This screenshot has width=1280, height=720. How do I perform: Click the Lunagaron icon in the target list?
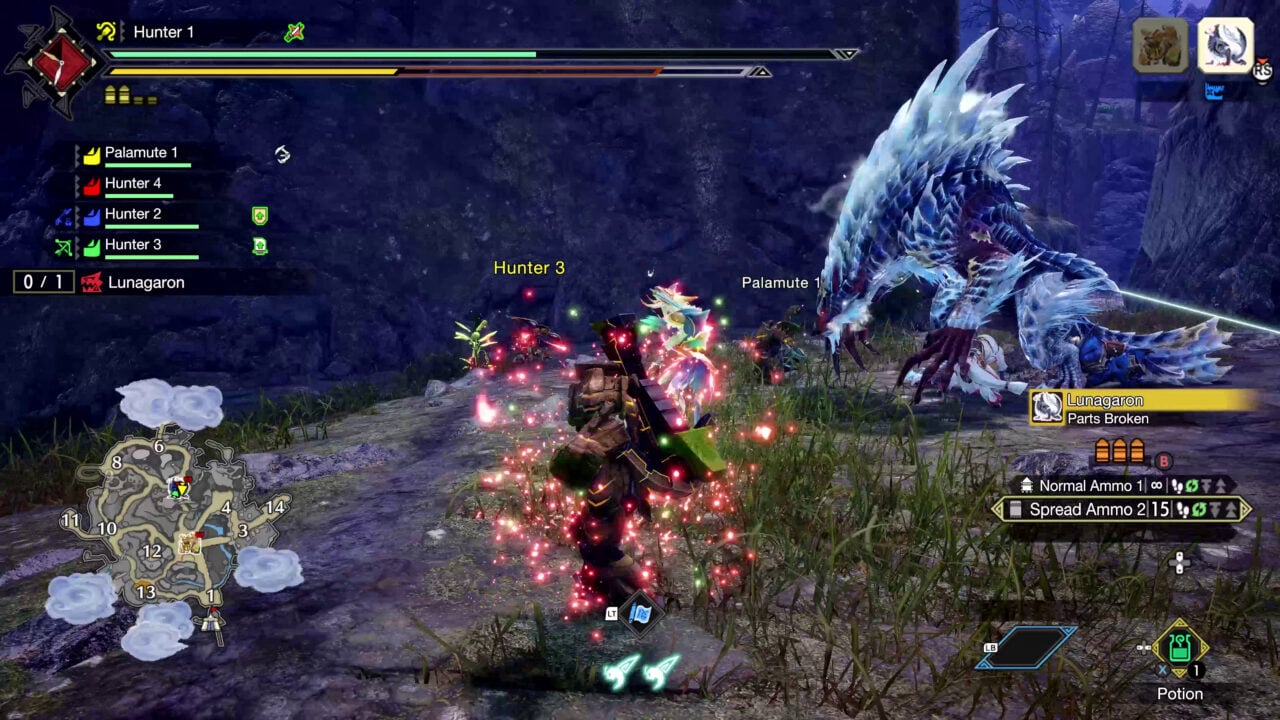93,281
